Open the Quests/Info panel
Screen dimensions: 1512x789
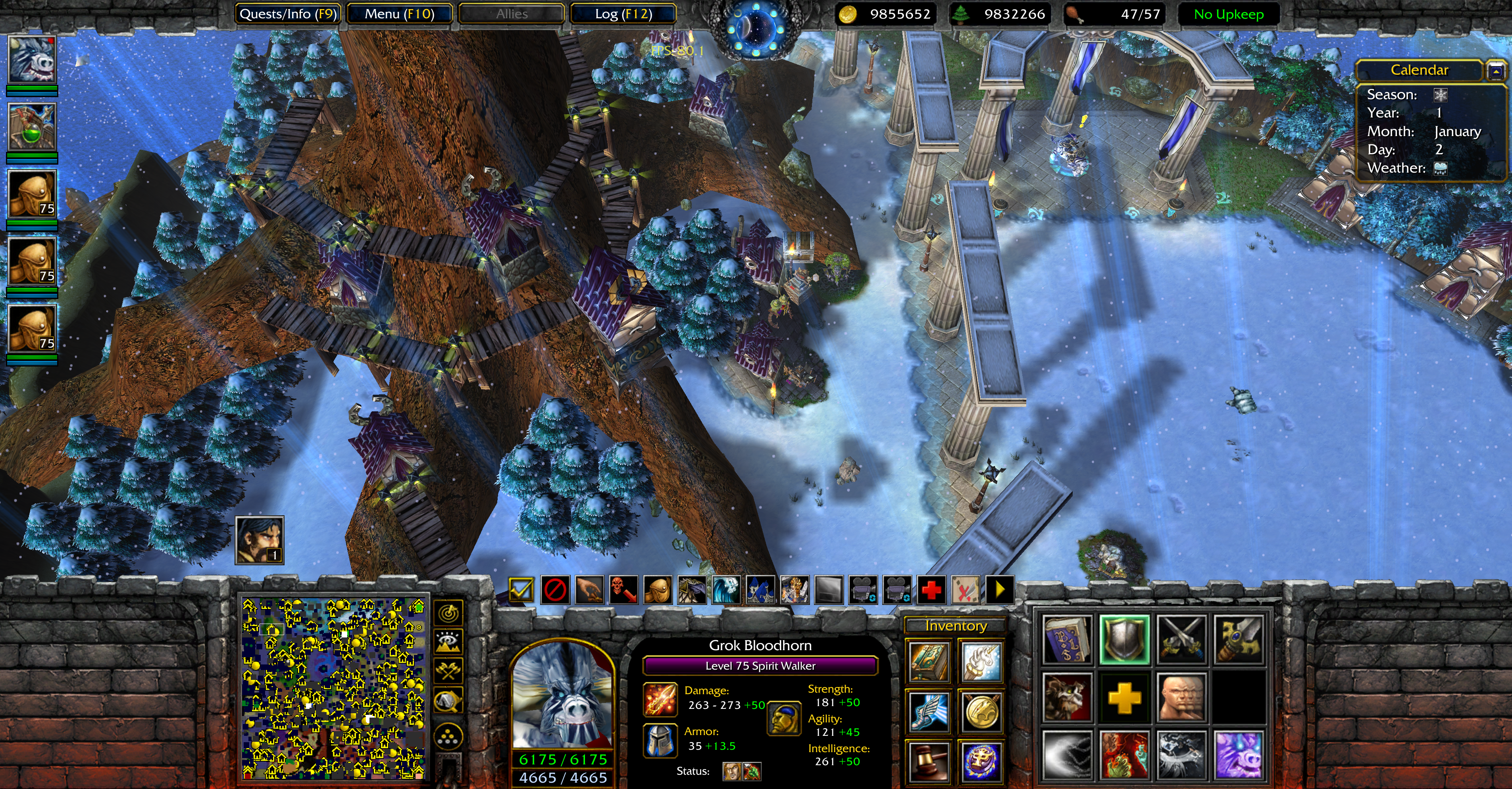pos(288,14)
